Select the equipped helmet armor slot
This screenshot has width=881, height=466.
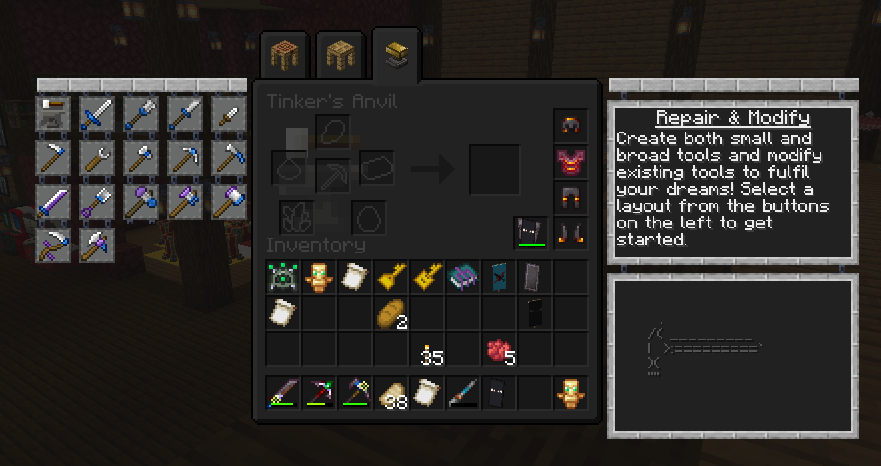click(570, 126)
